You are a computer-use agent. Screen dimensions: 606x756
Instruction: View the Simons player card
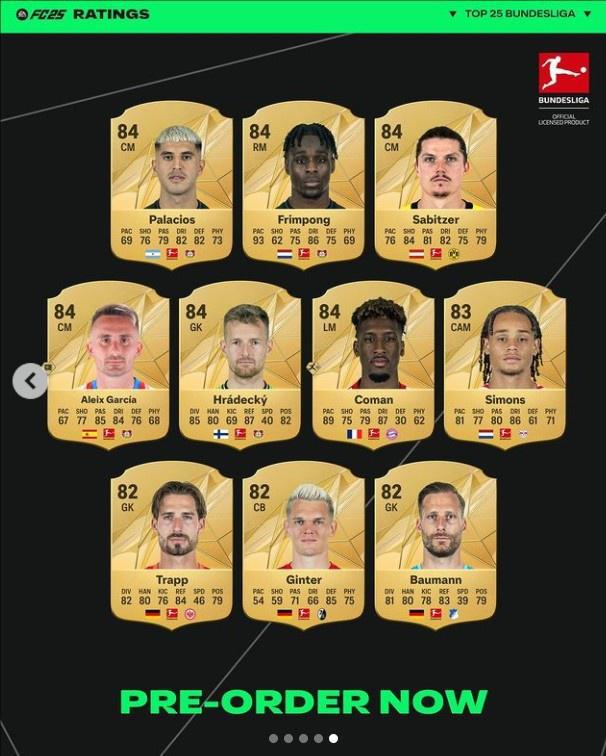(505, 365)
